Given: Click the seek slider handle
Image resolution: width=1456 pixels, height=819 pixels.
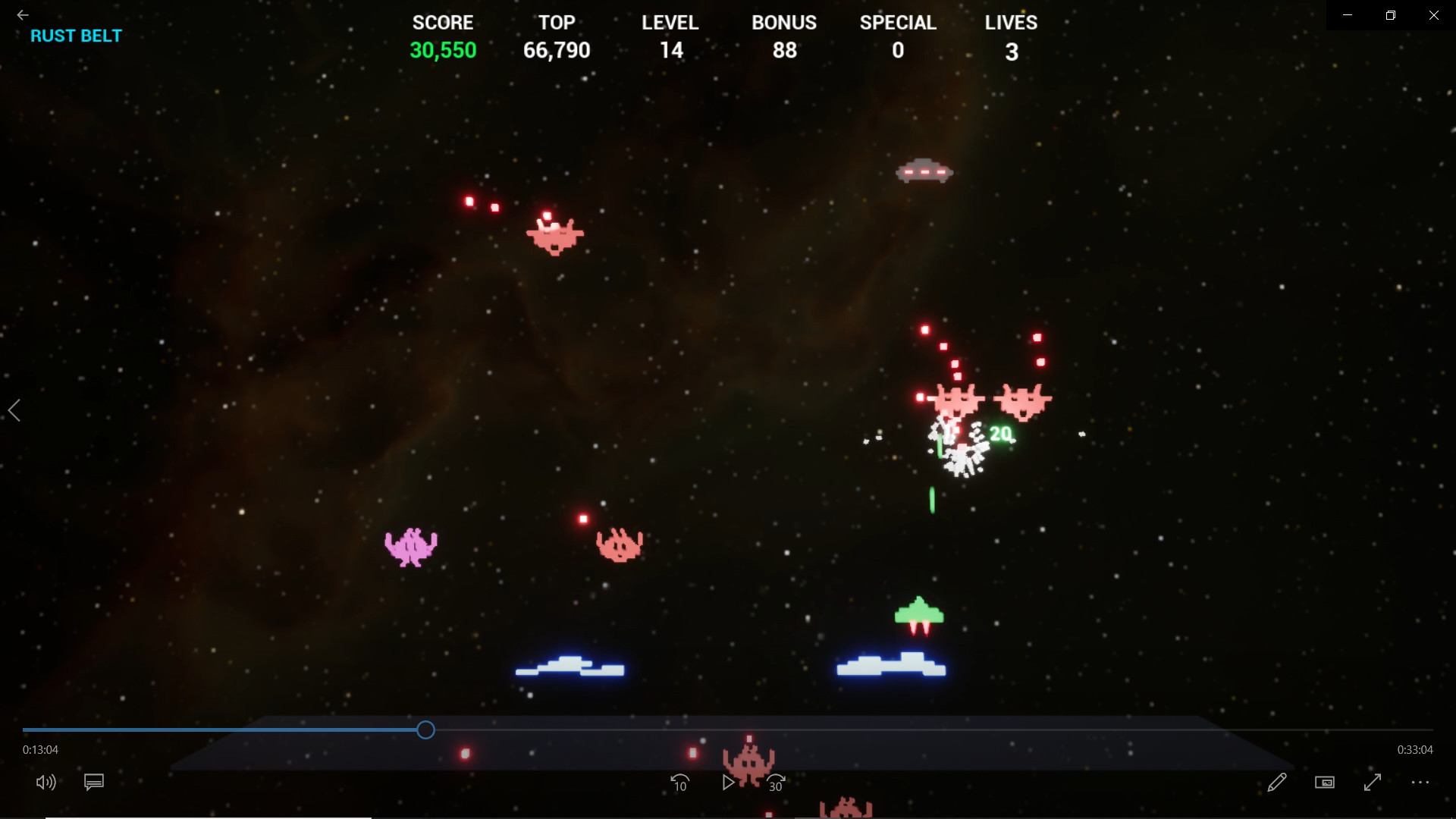Looking at the screenshot, I should (x=425, y=730).
